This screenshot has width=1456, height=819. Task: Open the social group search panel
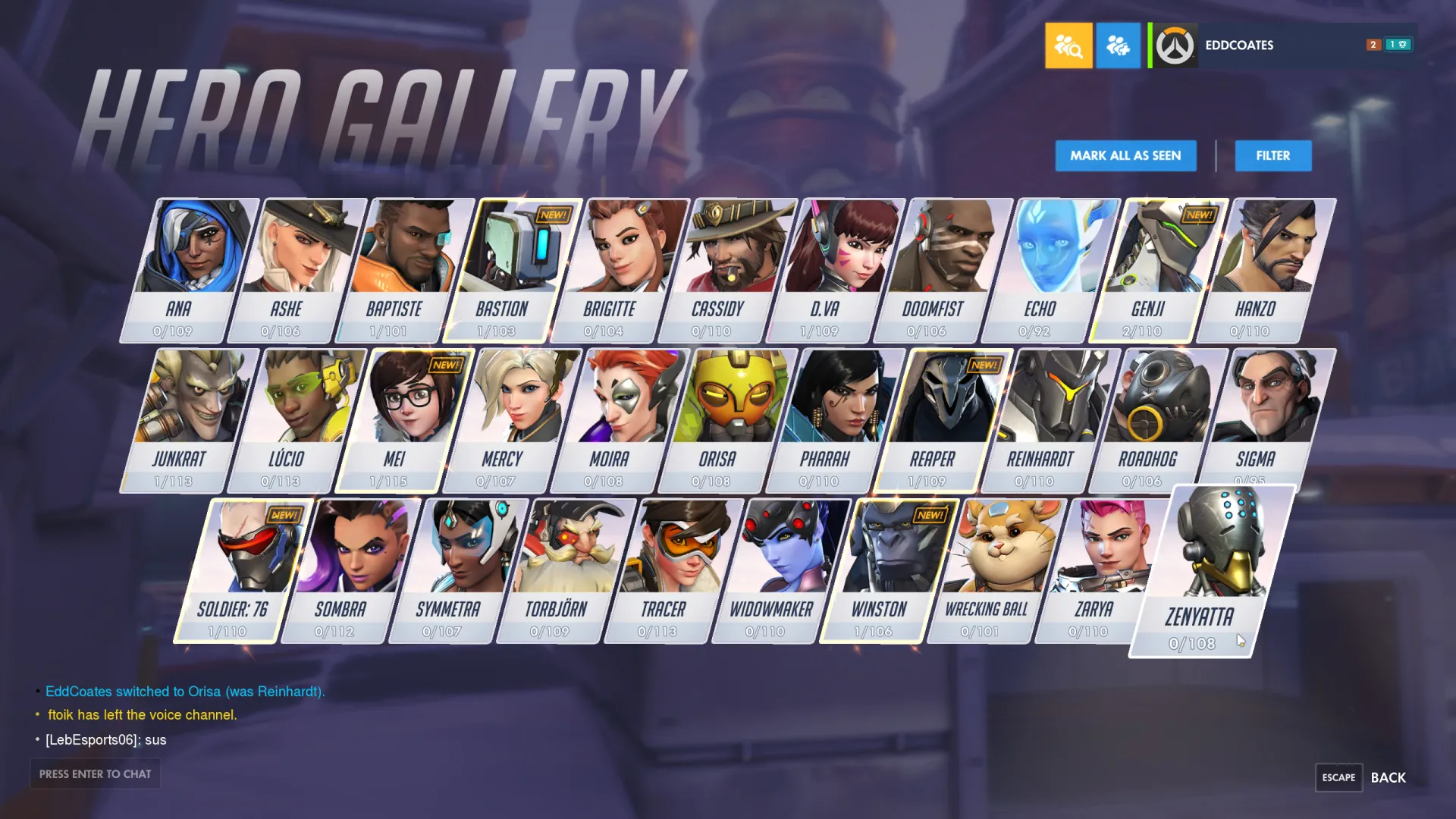1068,45
